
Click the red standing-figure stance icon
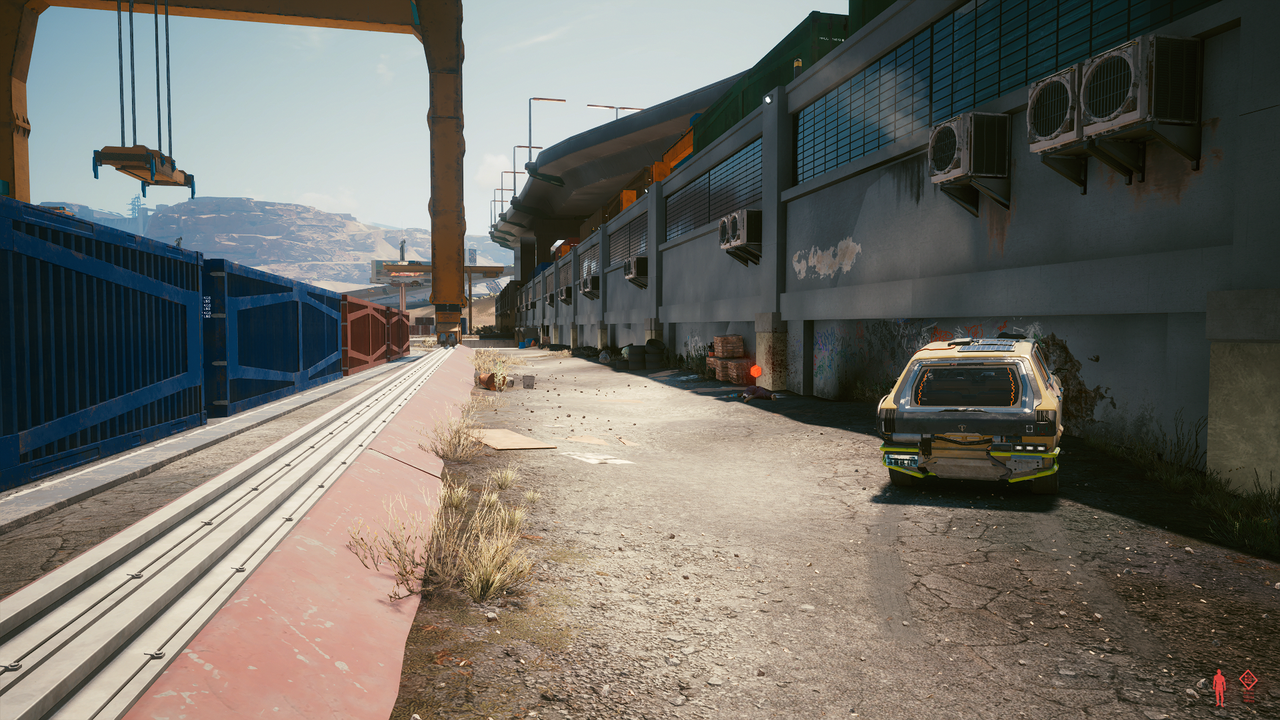point(1219,688)
